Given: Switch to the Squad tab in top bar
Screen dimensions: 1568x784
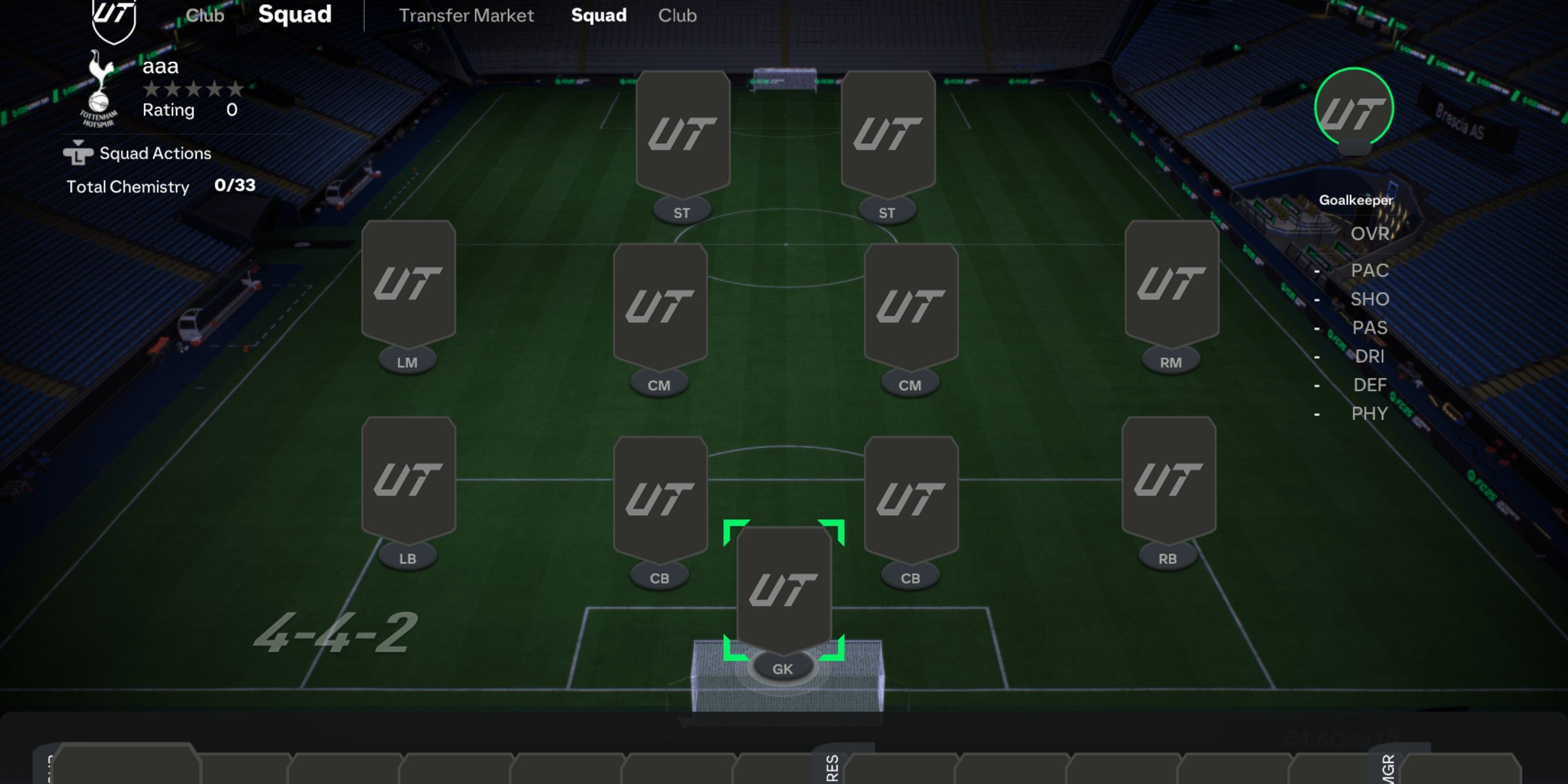Looking at the screenshot, I should point(598,15).
